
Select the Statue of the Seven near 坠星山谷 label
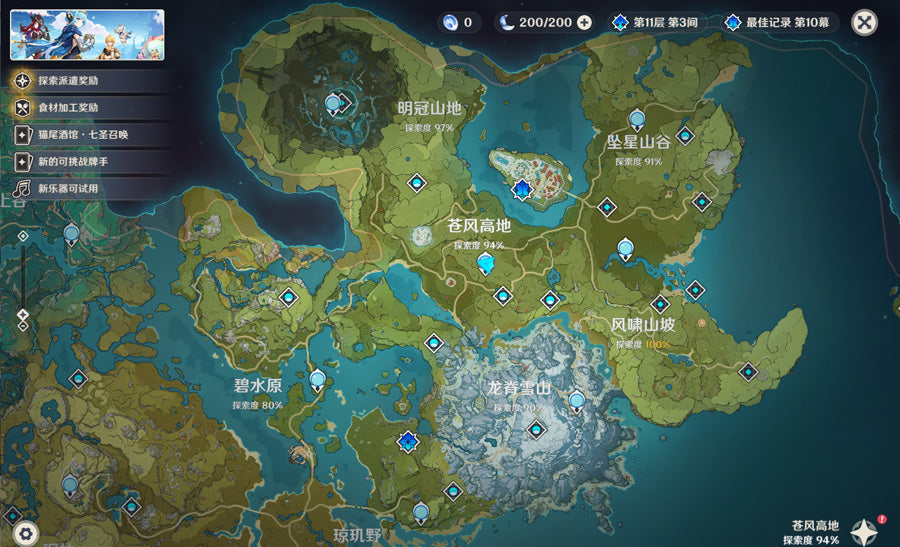pyautogui.click(x=626, y=247)
